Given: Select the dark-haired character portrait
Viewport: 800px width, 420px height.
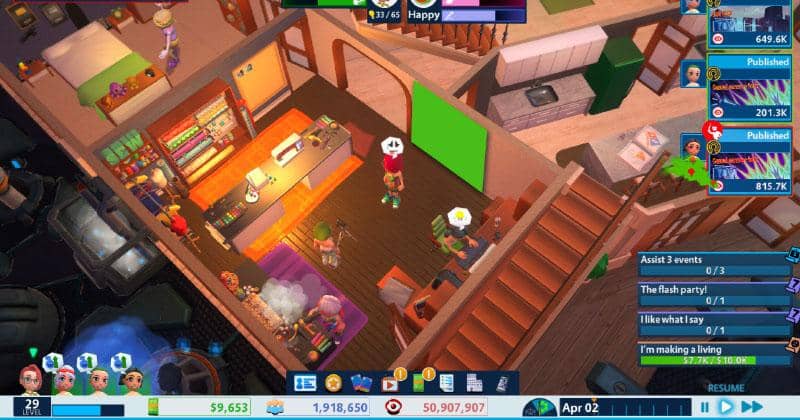Looking at the screenshot, I should click(x=133, y=379).
